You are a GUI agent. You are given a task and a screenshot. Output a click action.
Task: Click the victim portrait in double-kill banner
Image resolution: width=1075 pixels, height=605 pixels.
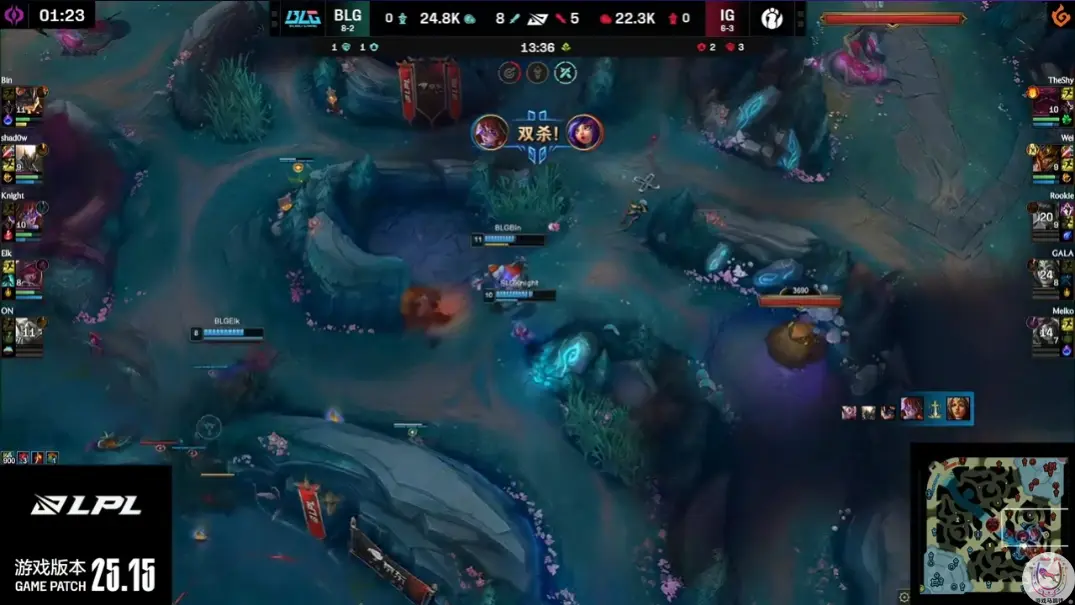click(x=584, y=133)
